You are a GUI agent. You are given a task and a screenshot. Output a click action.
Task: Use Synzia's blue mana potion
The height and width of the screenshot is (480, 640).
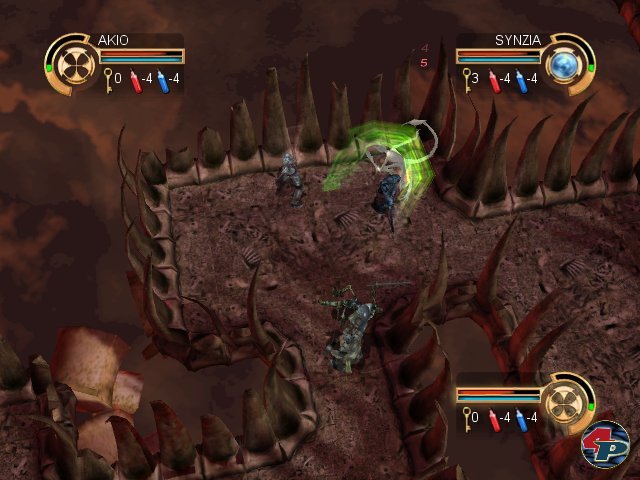pyautogui.click(x=520, y=79)
